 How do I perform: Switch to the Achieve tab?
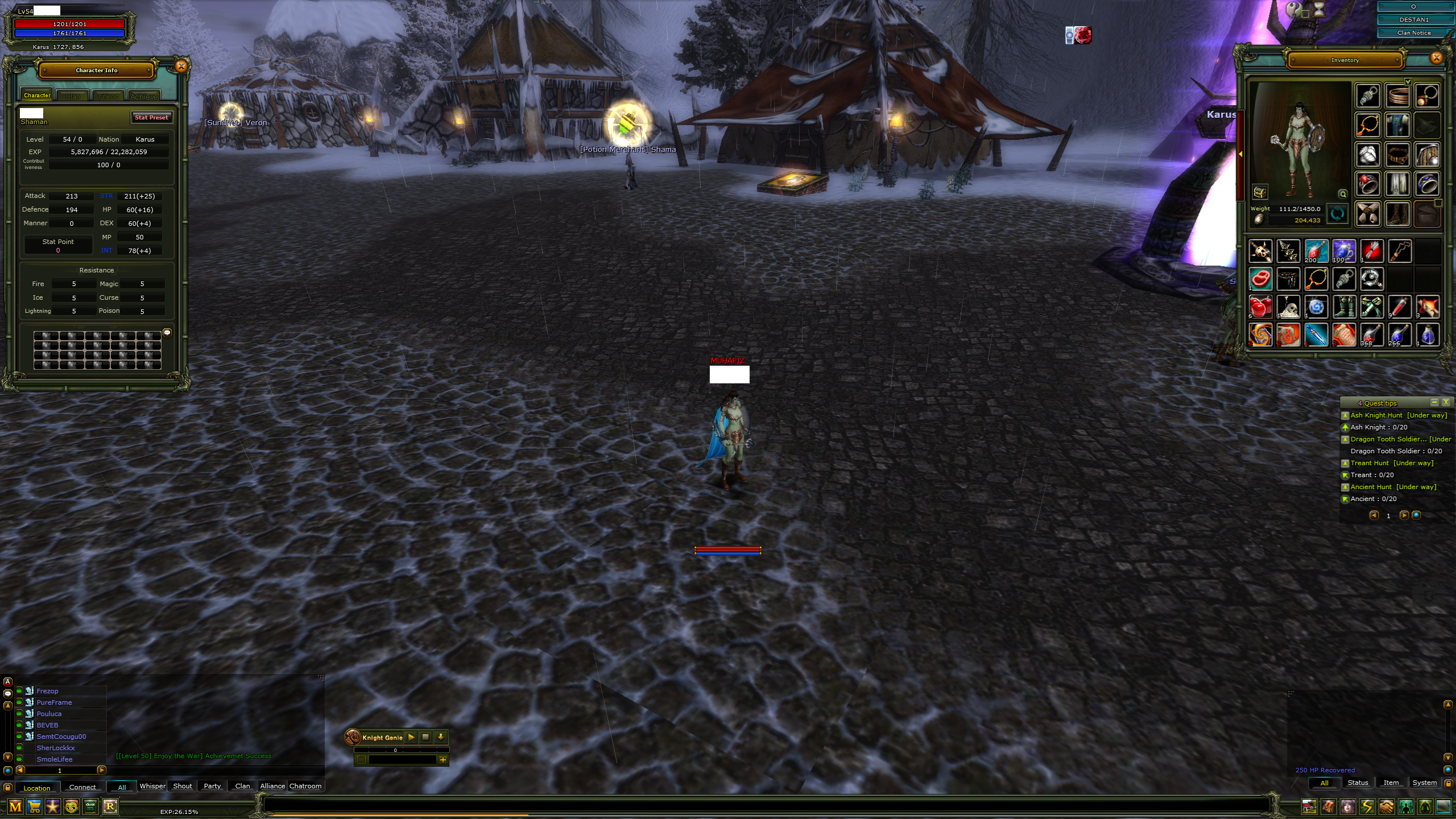(144, 96)
